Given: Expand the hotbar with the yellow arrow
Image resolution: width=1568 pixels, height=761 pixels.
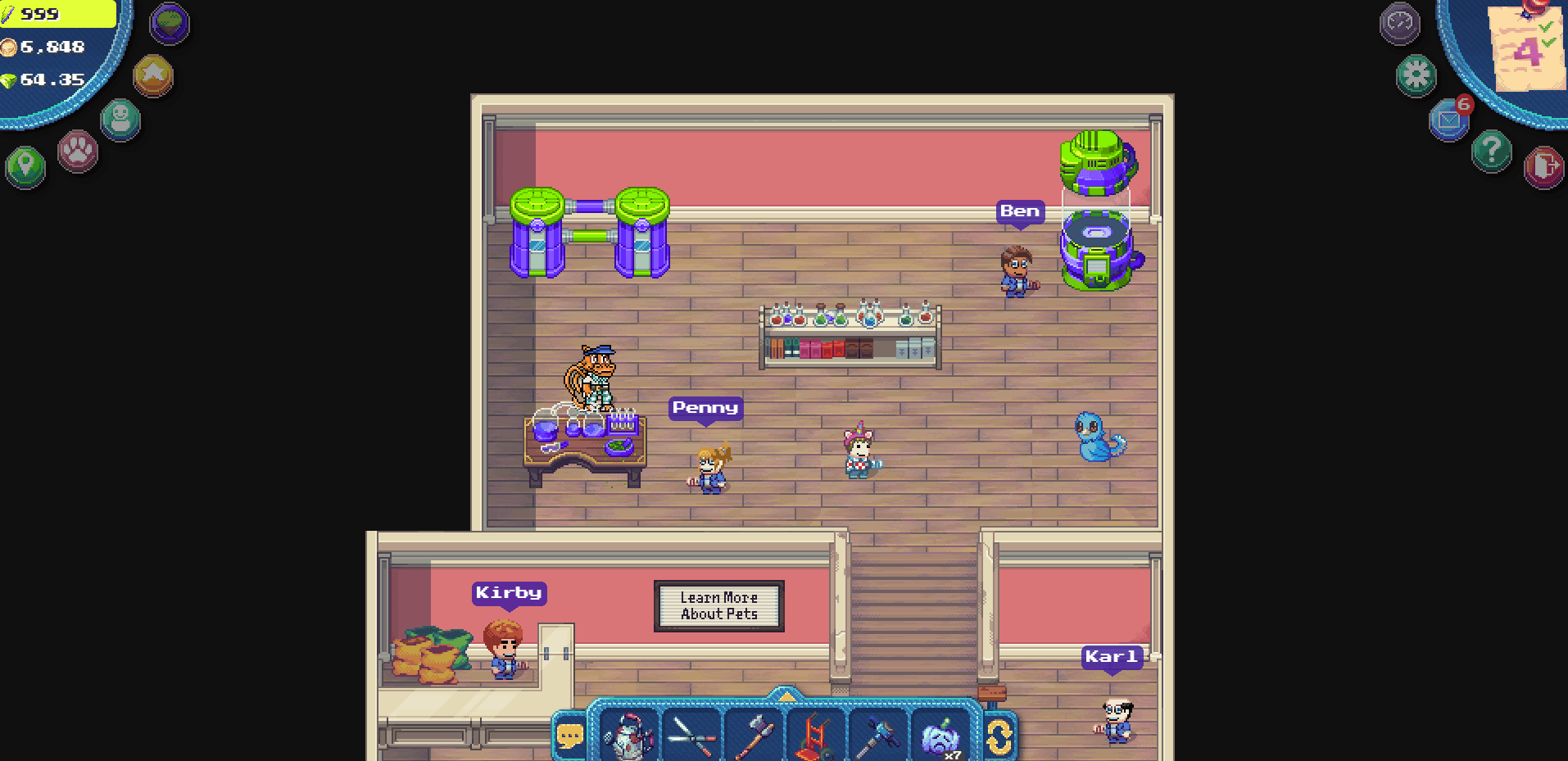Looking at the screenshot, I should [x=786, y=697].
